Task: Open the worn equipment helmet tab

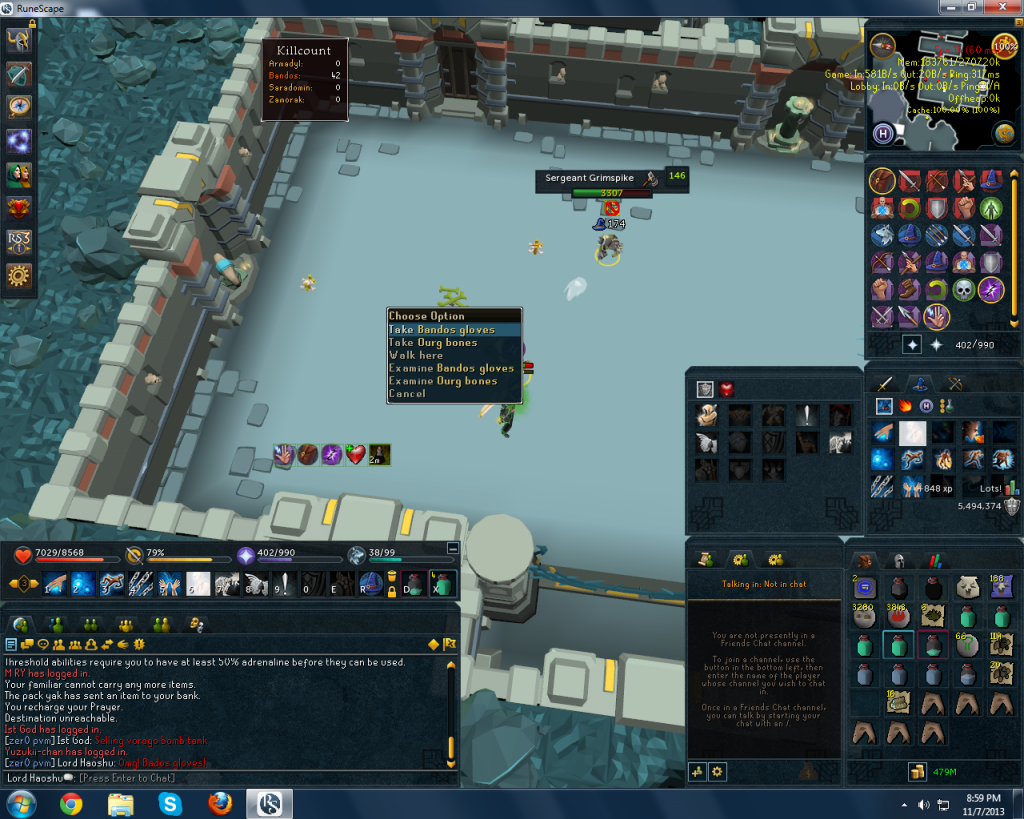Action: [x=898, y=562]
